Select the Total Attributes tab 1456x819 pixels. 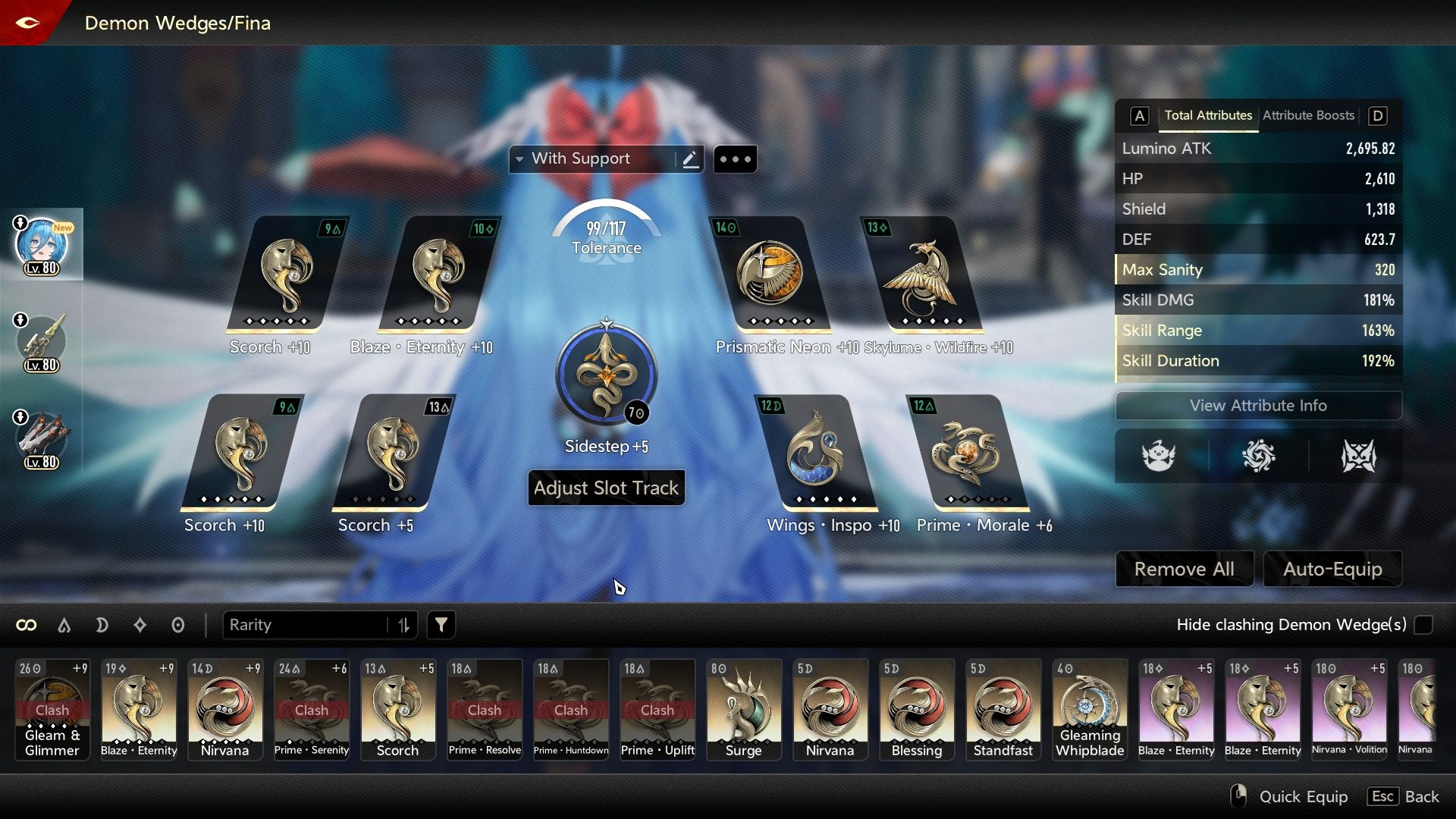[x=1208, y=115]
